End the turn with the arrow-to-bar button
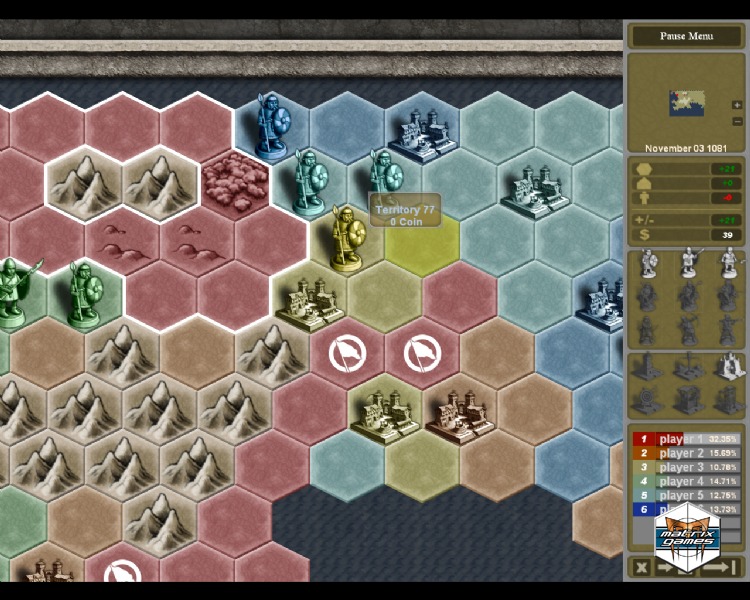Screen dimensions: 750x600 tap(720, 567)
